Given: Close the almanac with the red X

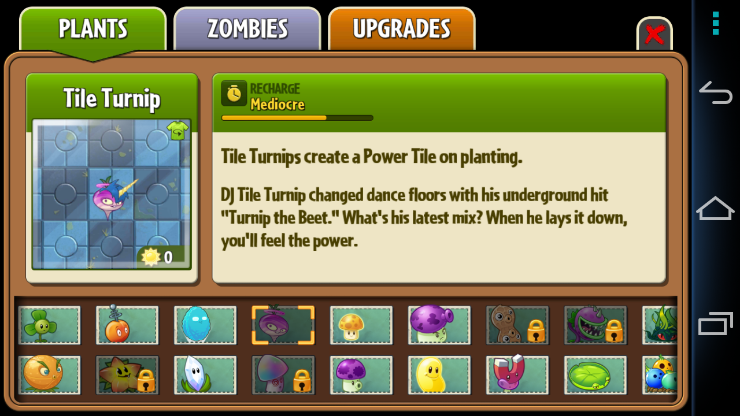Looking at the screenshot, I should [654, 35].
